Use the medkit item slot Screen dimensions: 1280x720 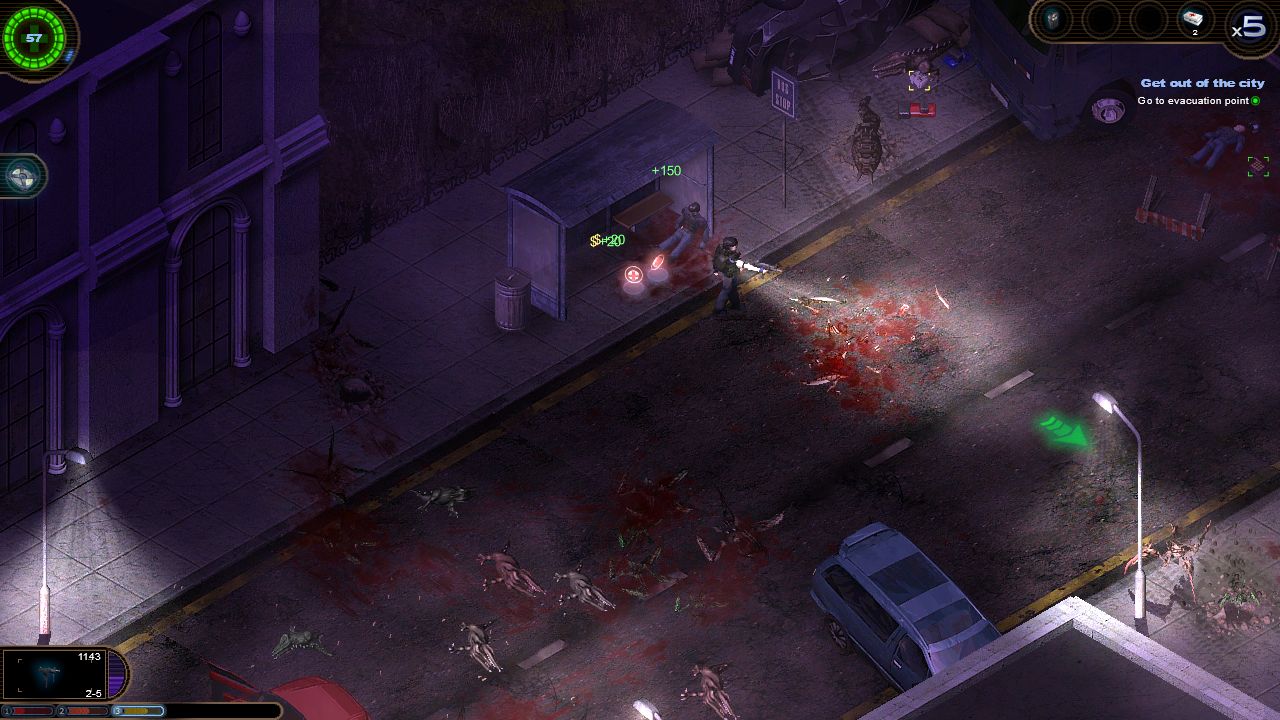1193,19
